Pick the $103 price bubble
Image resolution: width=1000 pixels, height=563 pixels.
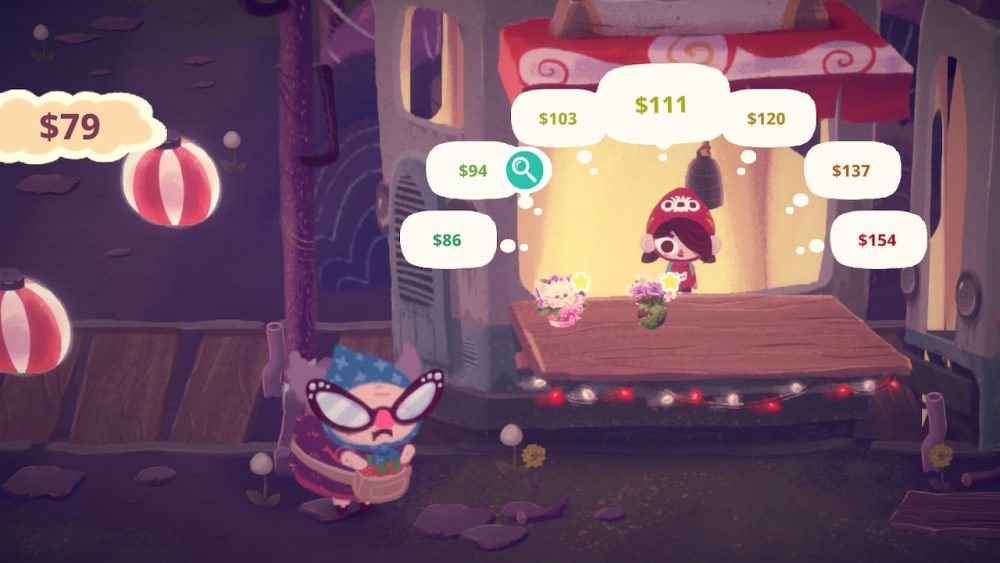[558, 119]
